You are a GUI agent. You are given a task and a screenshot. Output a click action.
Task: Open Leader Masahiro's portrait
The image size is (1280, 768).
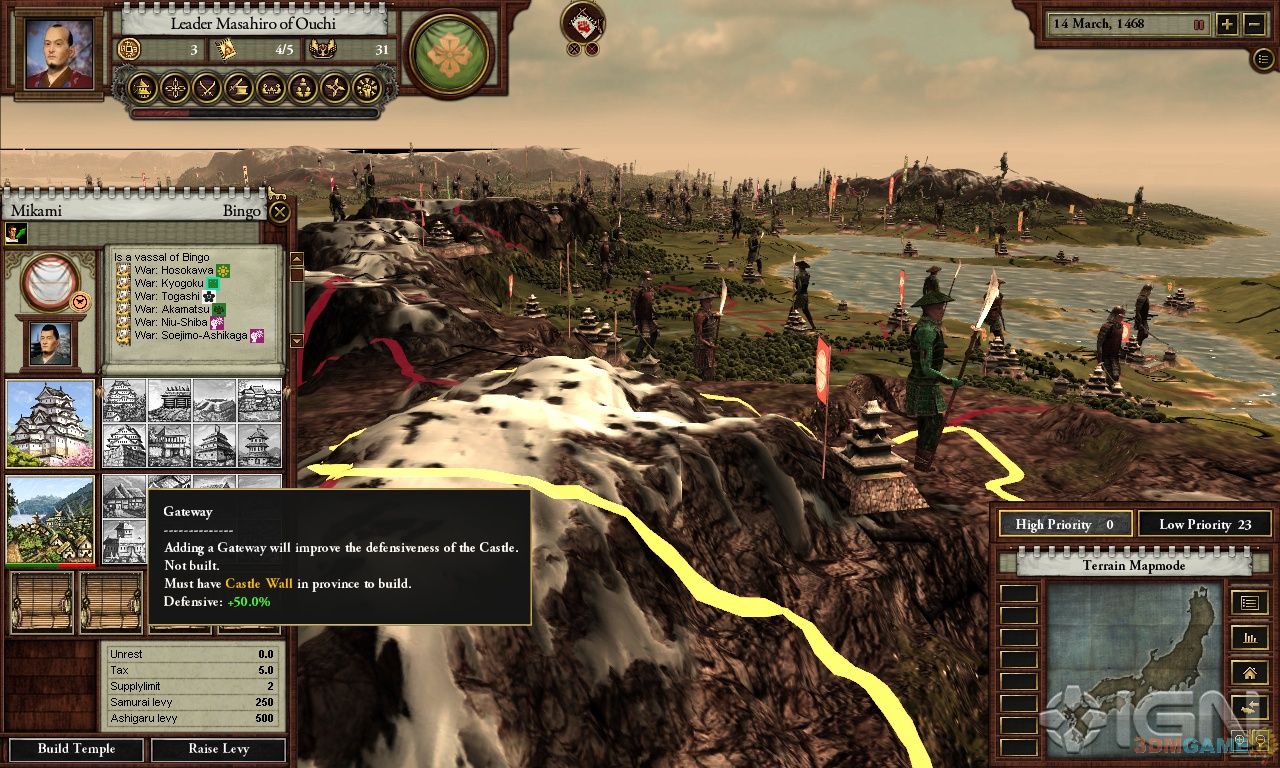point(58,54)
